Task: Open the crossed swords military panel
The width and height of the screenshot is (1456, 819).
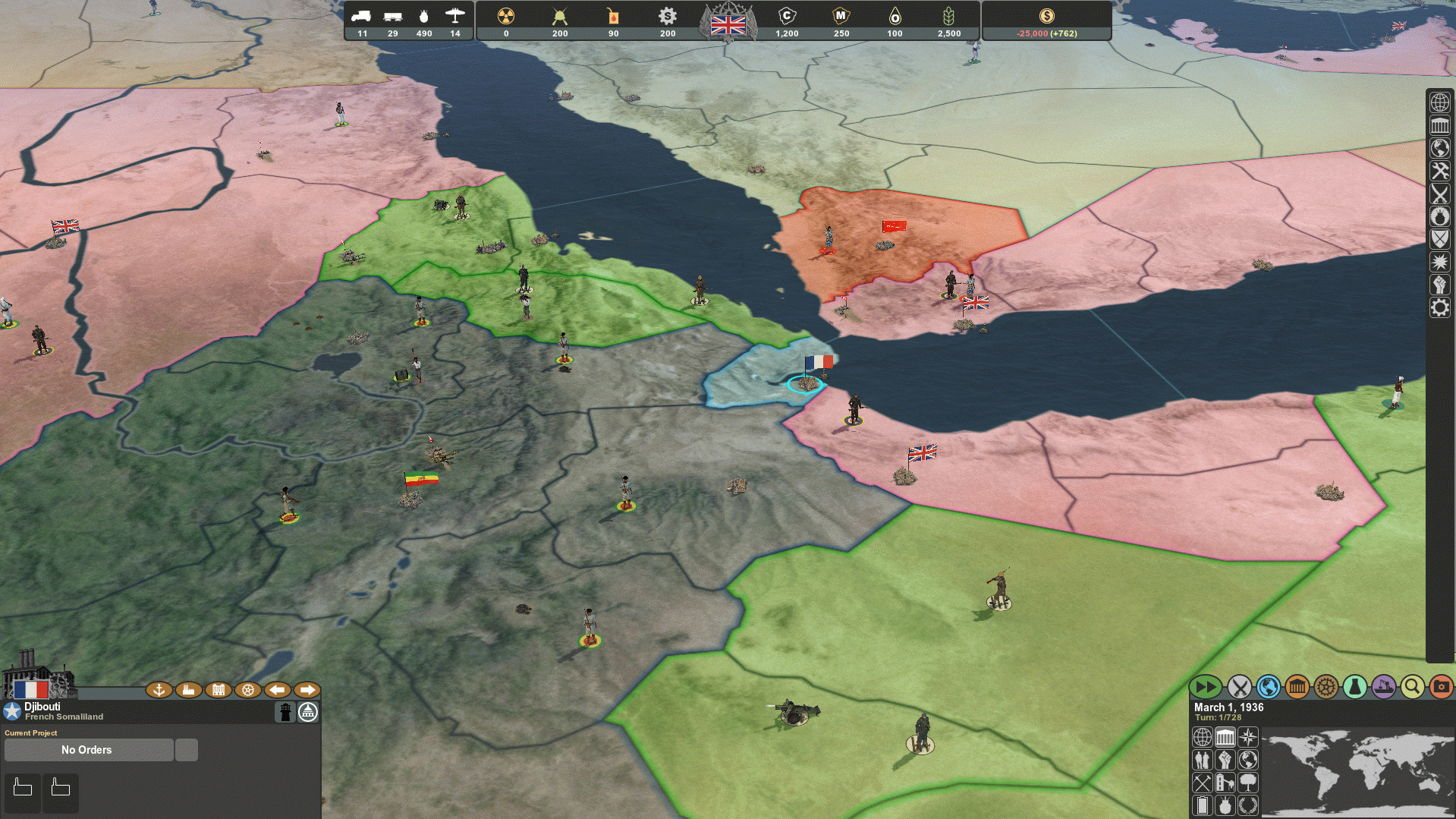Action: [1239, 688]
